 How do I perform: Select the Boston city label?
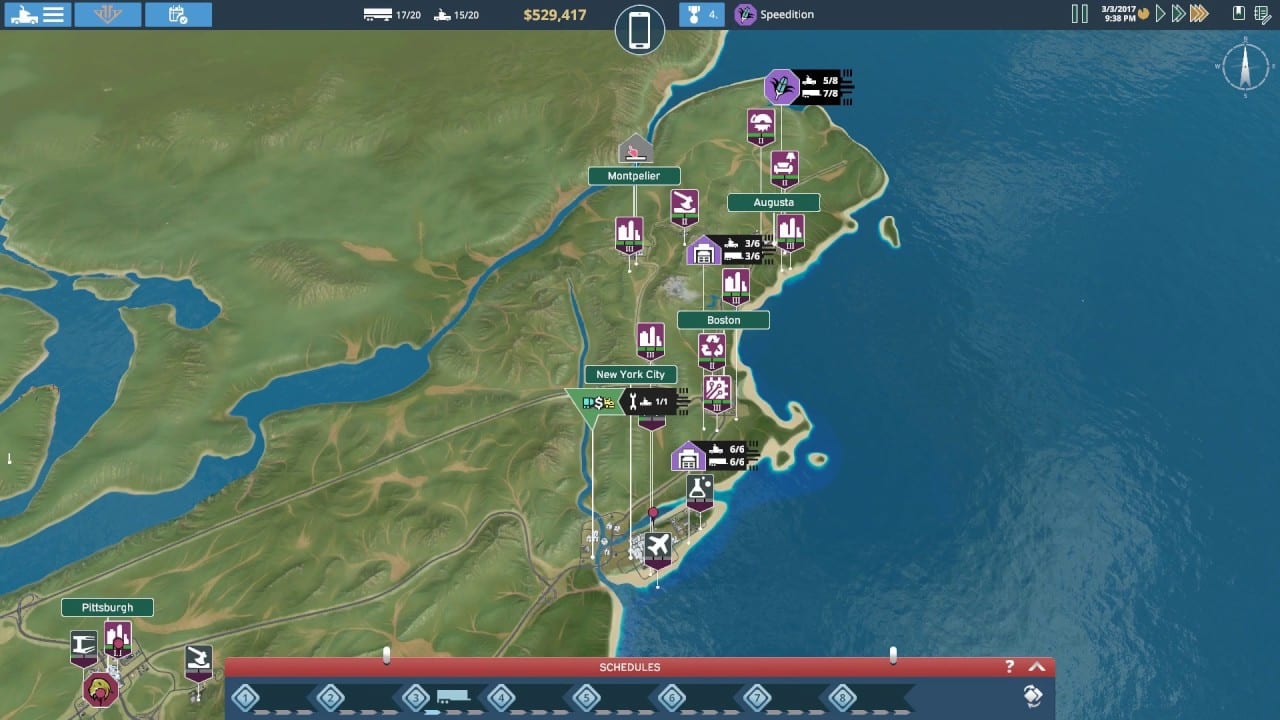(x=723, y=320)
